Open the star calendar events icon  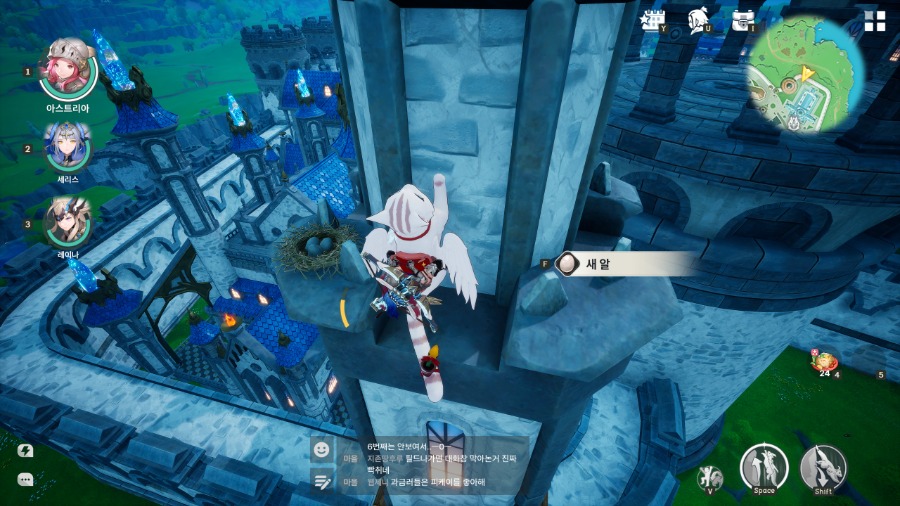click(x=655, y=21)
